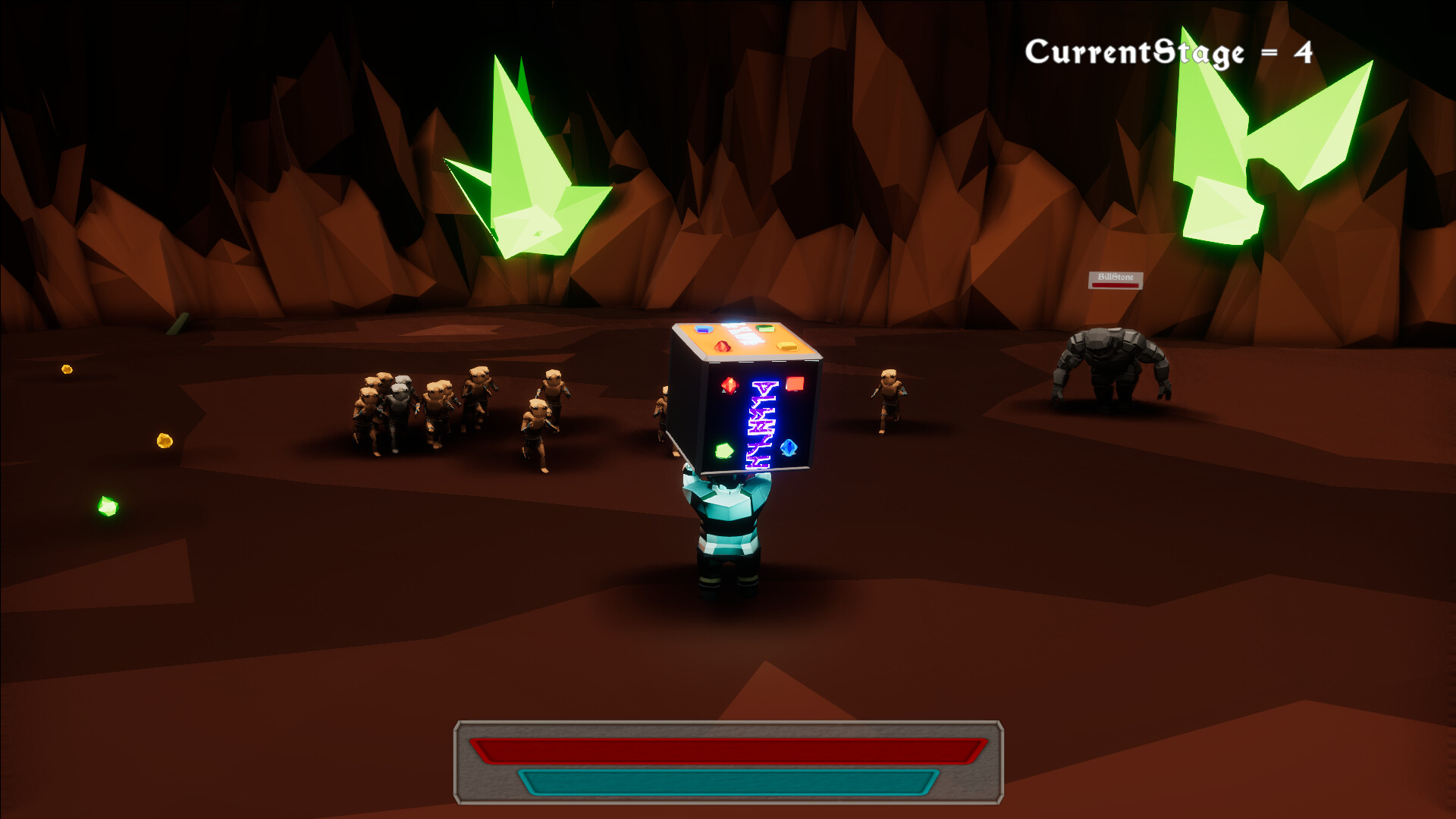The height and width of the screenshot is (819, 1456).
Task: Click the blue diamond gem on the cube
Action: (788, 447)
